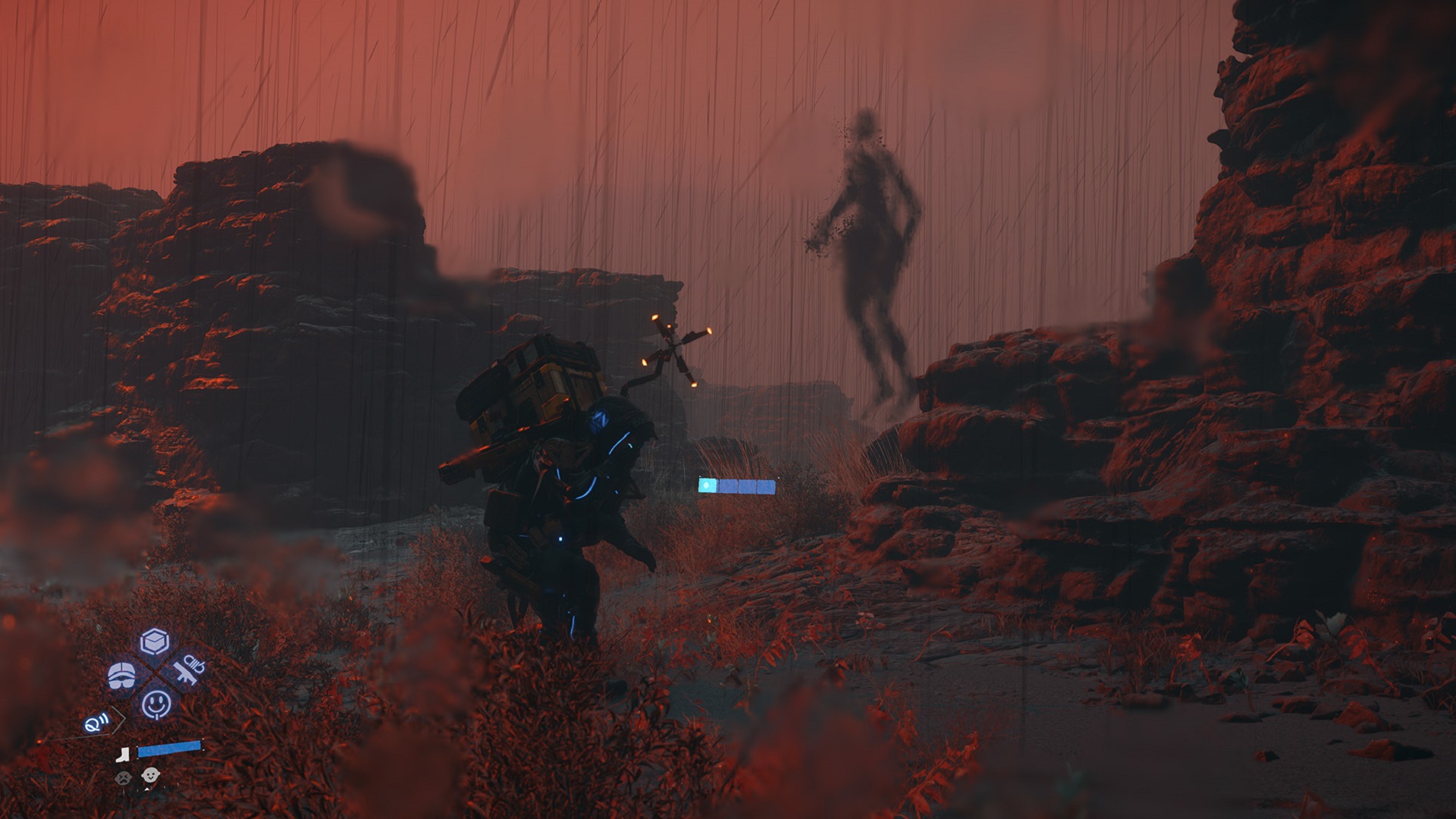Click the white boot icon
Screen dimensions: 1456x819
(124, 754)
